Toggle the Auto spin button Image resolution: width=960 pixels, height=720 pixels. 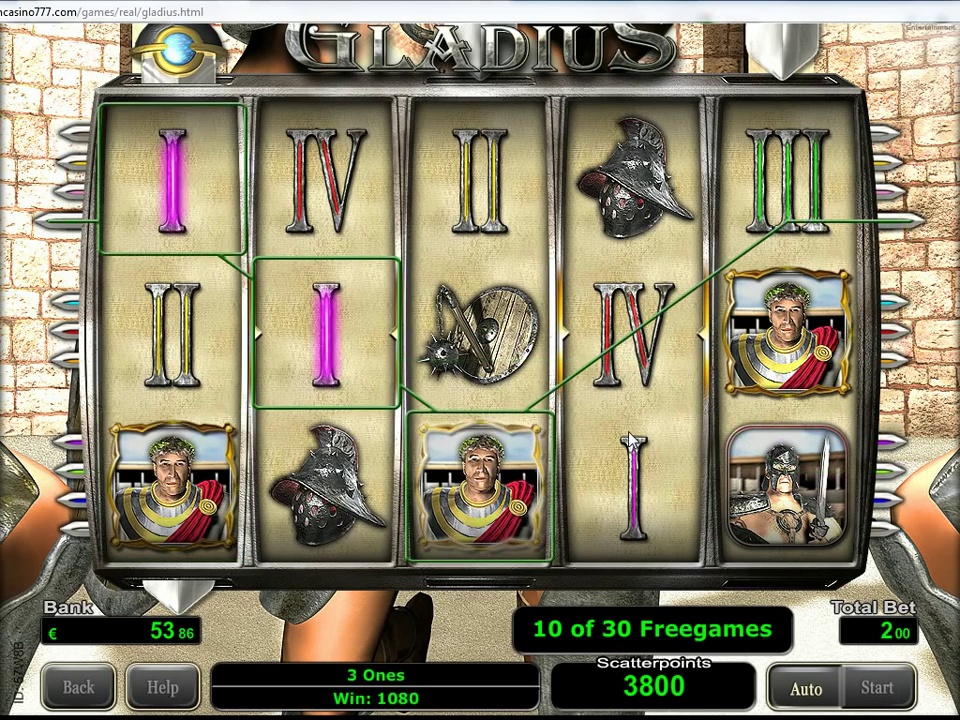coord(805,688)
